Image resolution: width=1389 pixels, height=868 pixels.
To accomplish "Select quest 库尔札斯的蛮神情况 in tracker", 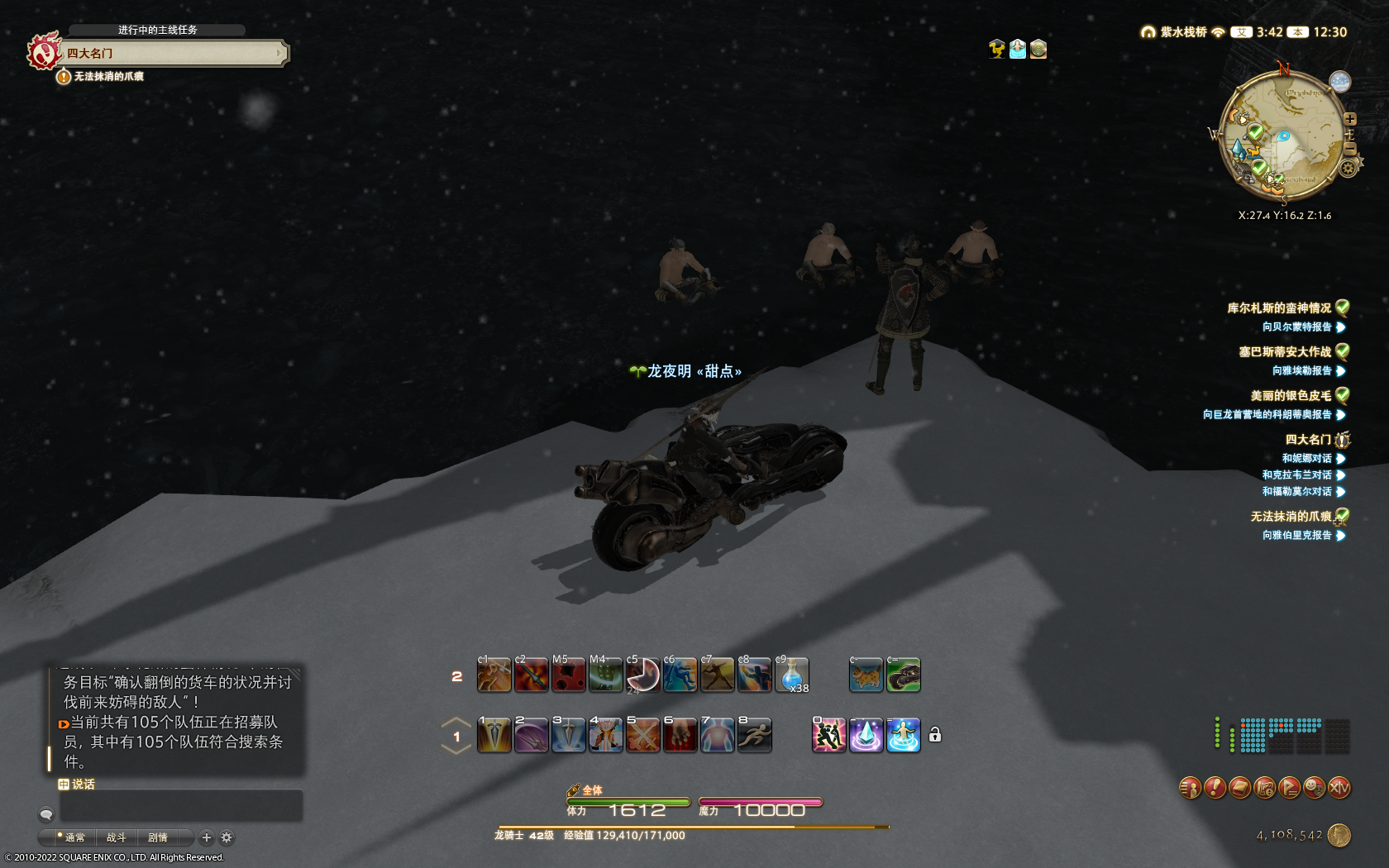I will coord(1278,308).
